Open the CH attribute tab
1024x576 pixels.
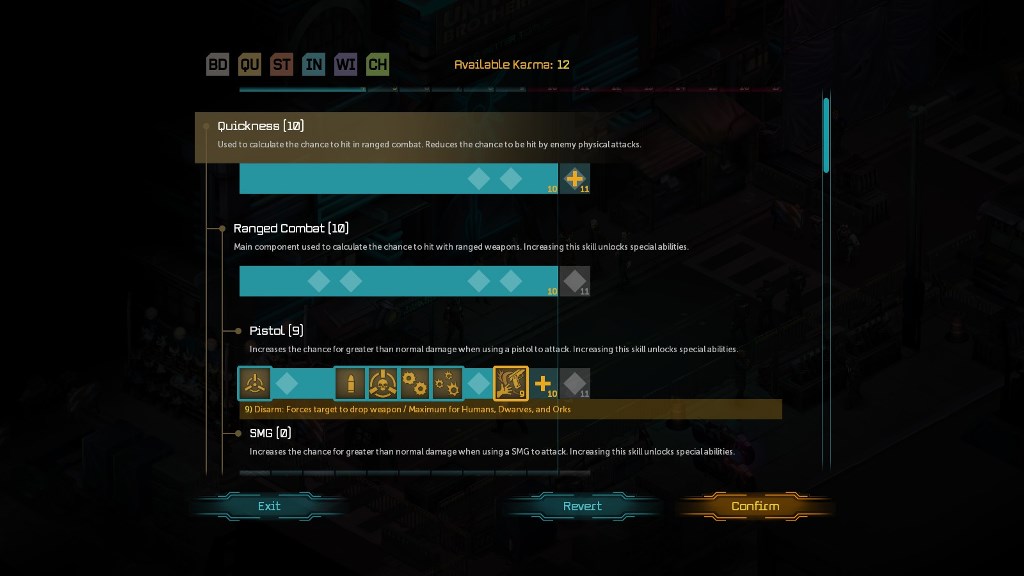378,65
